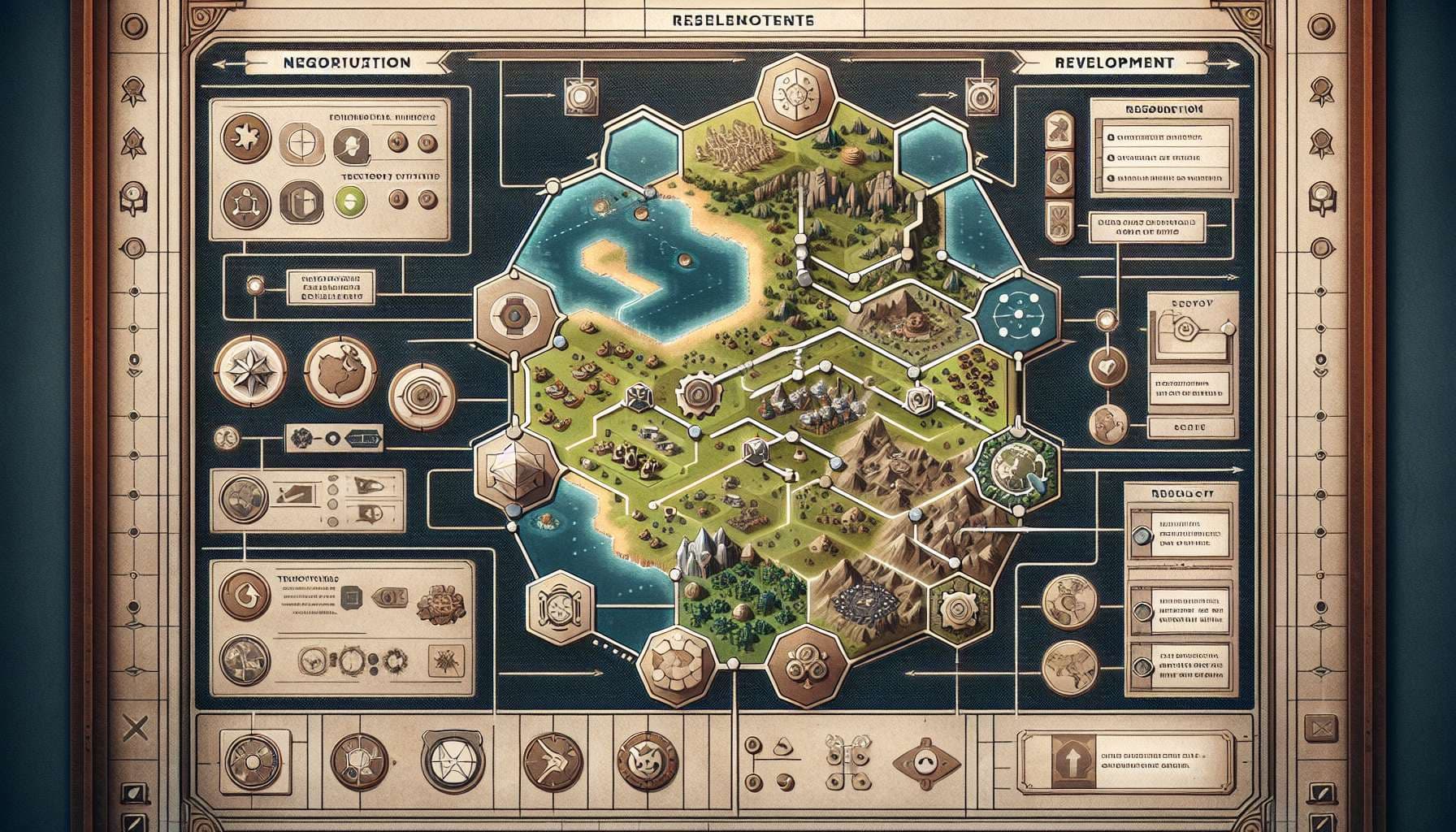The height and width of the screenshot is (832, 1456).
Task: Click the splat badge in top-left panel
Action: click(x=242, y=137)
